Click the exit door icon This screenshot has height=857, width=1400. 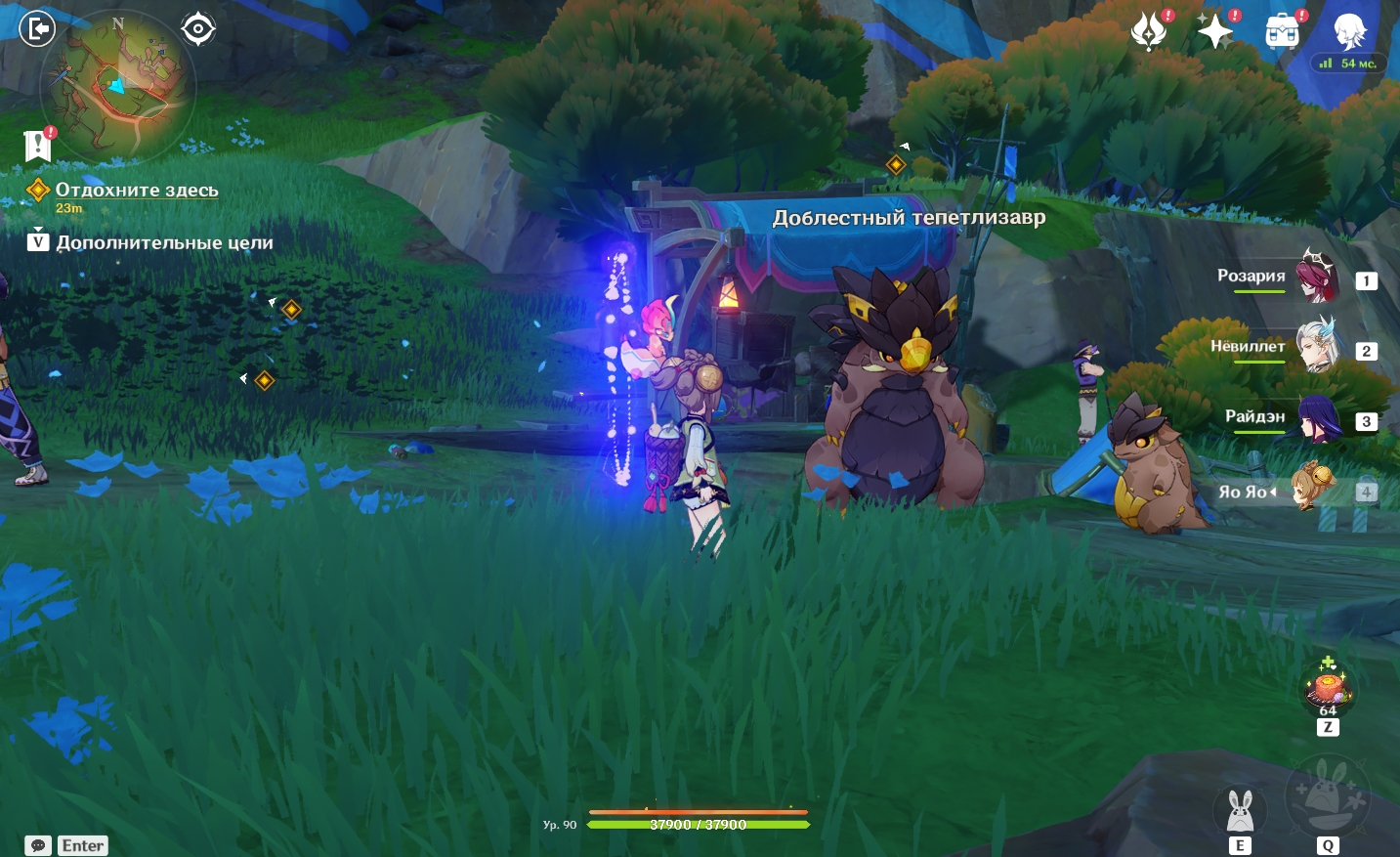[37, 29]
